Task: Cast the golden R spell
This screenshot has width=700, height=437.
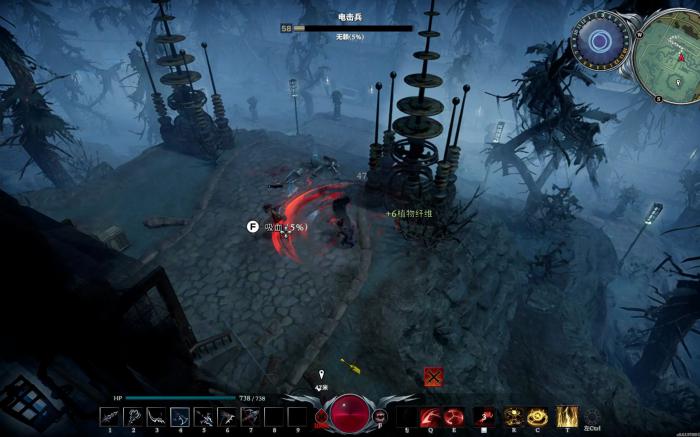Action: click(x=514, y=416)
